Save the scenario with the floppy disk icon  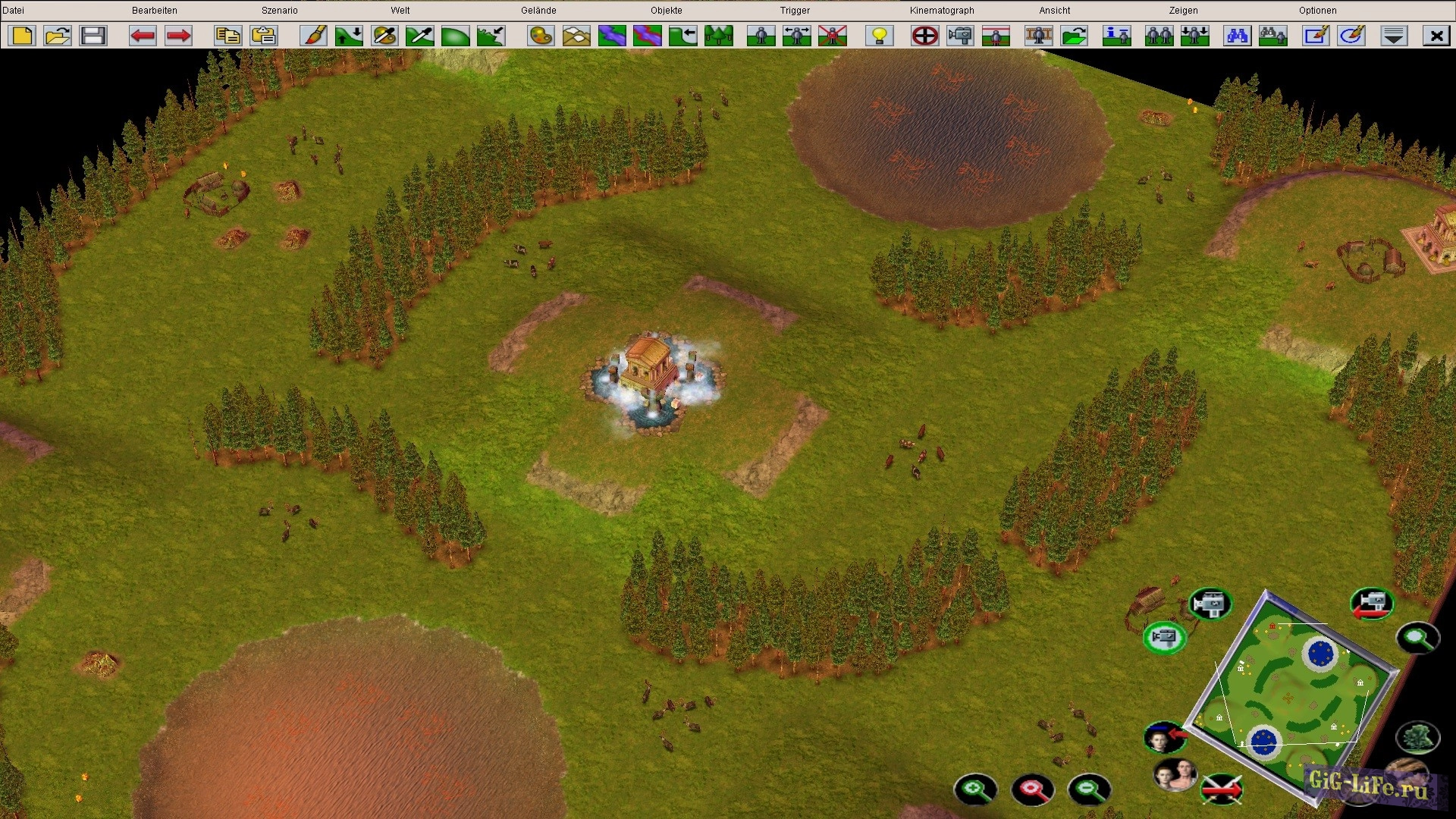click(93, 36)
